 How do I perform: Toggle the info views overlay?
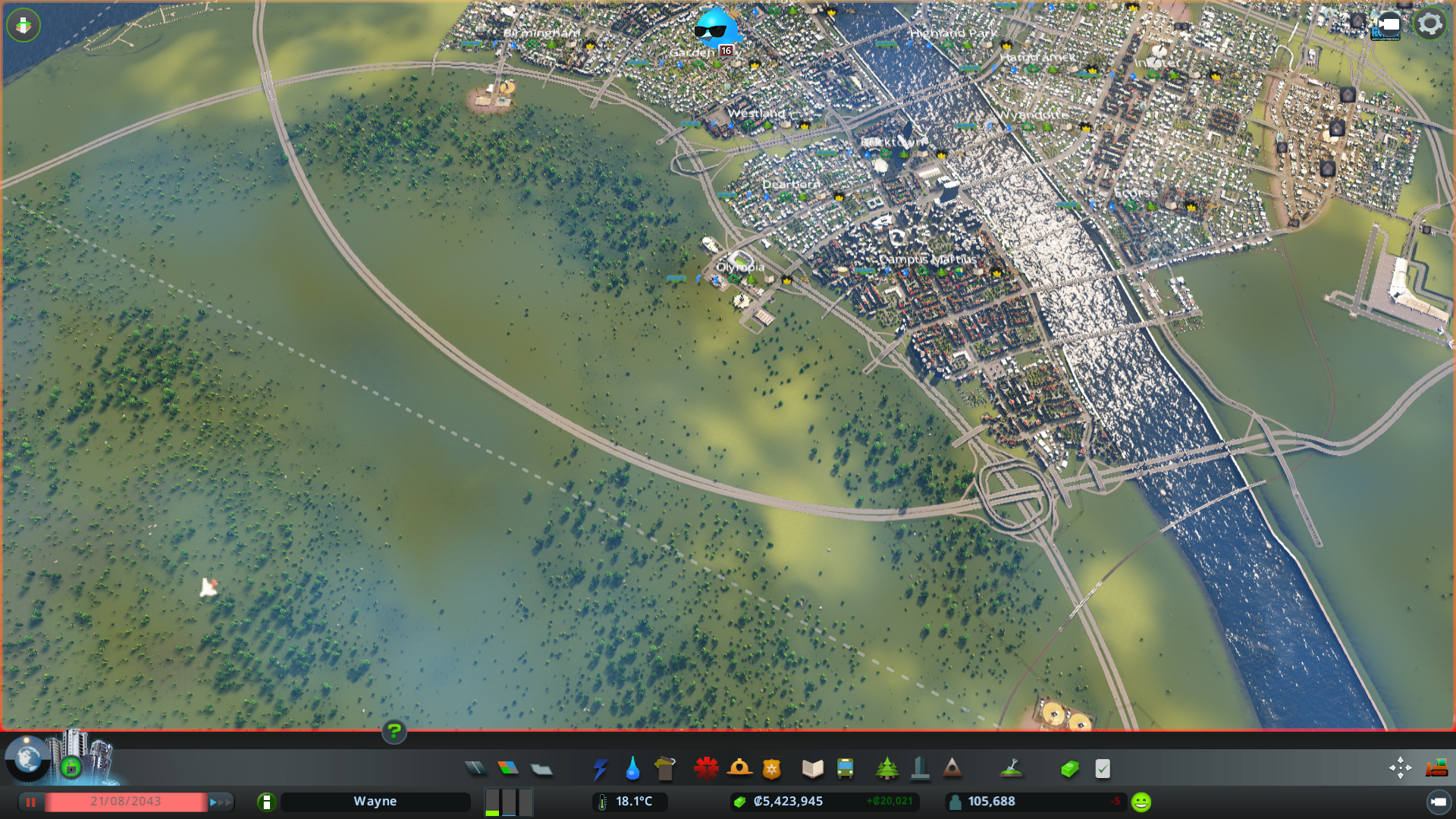(28, 757)
